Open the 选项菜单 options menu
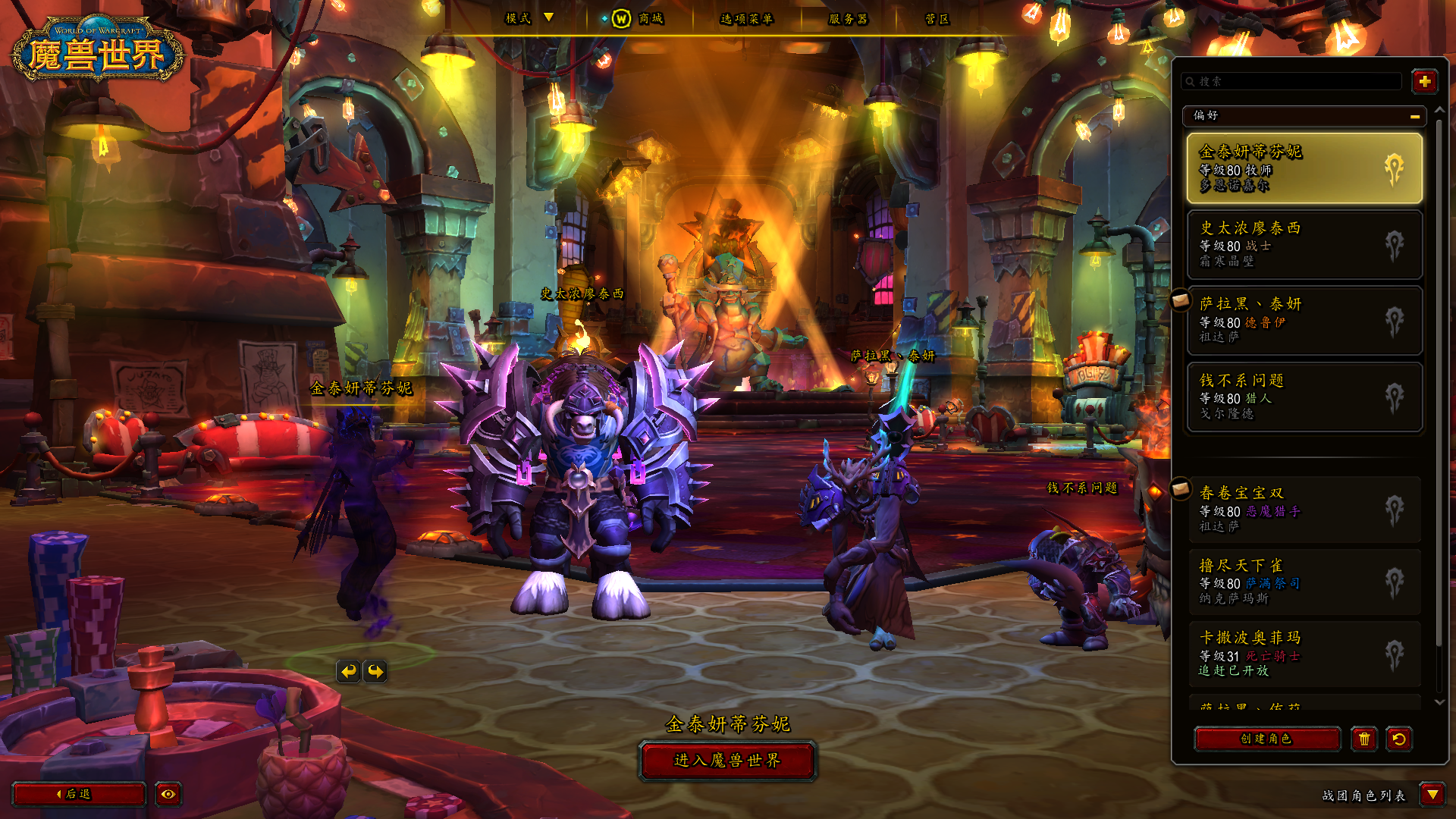Screen dimensions: 1456x819 pos(746,18)
